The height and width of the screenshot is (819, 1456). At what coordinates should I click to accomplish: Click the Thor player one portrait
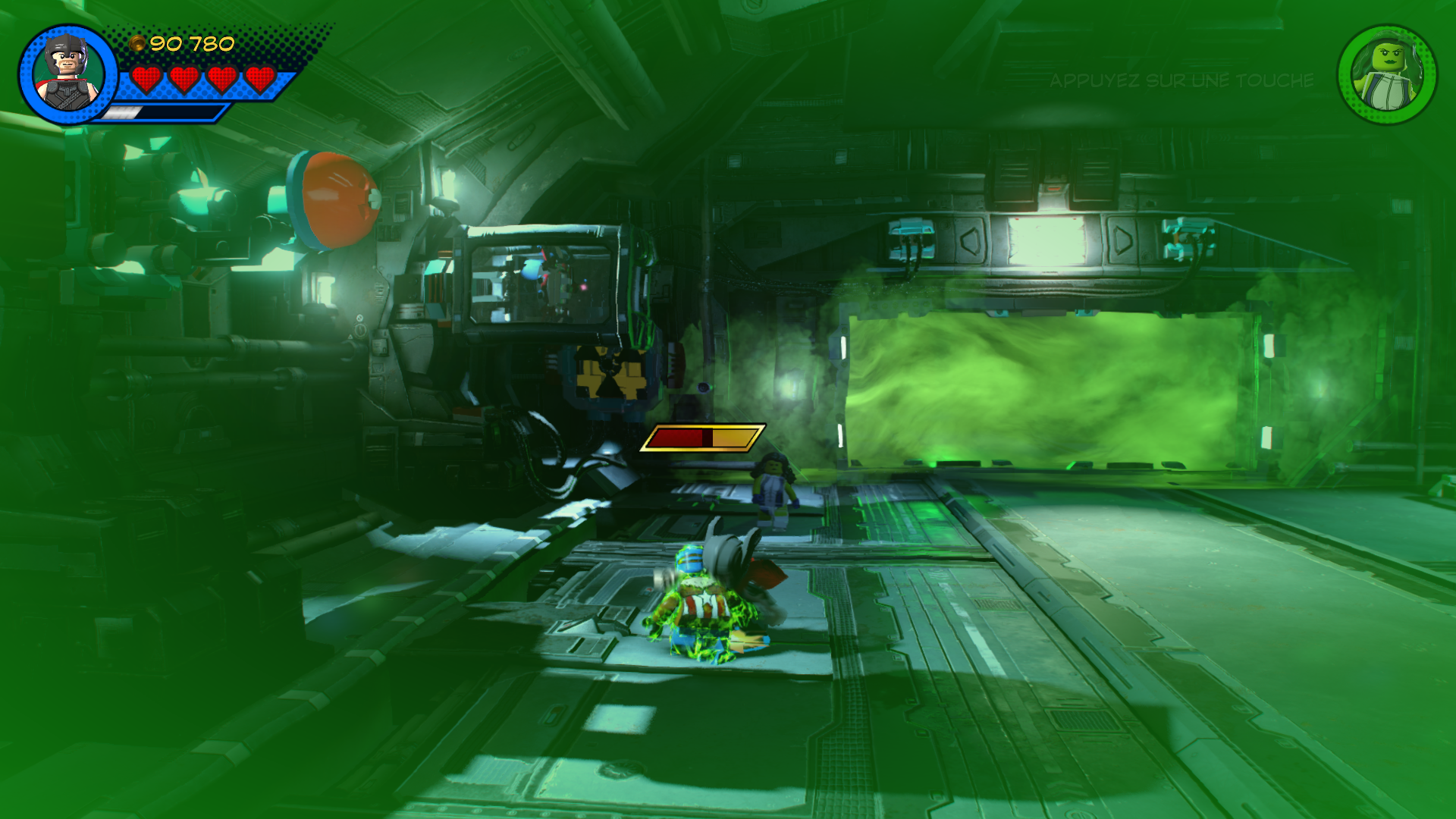(x=67, y=74)
